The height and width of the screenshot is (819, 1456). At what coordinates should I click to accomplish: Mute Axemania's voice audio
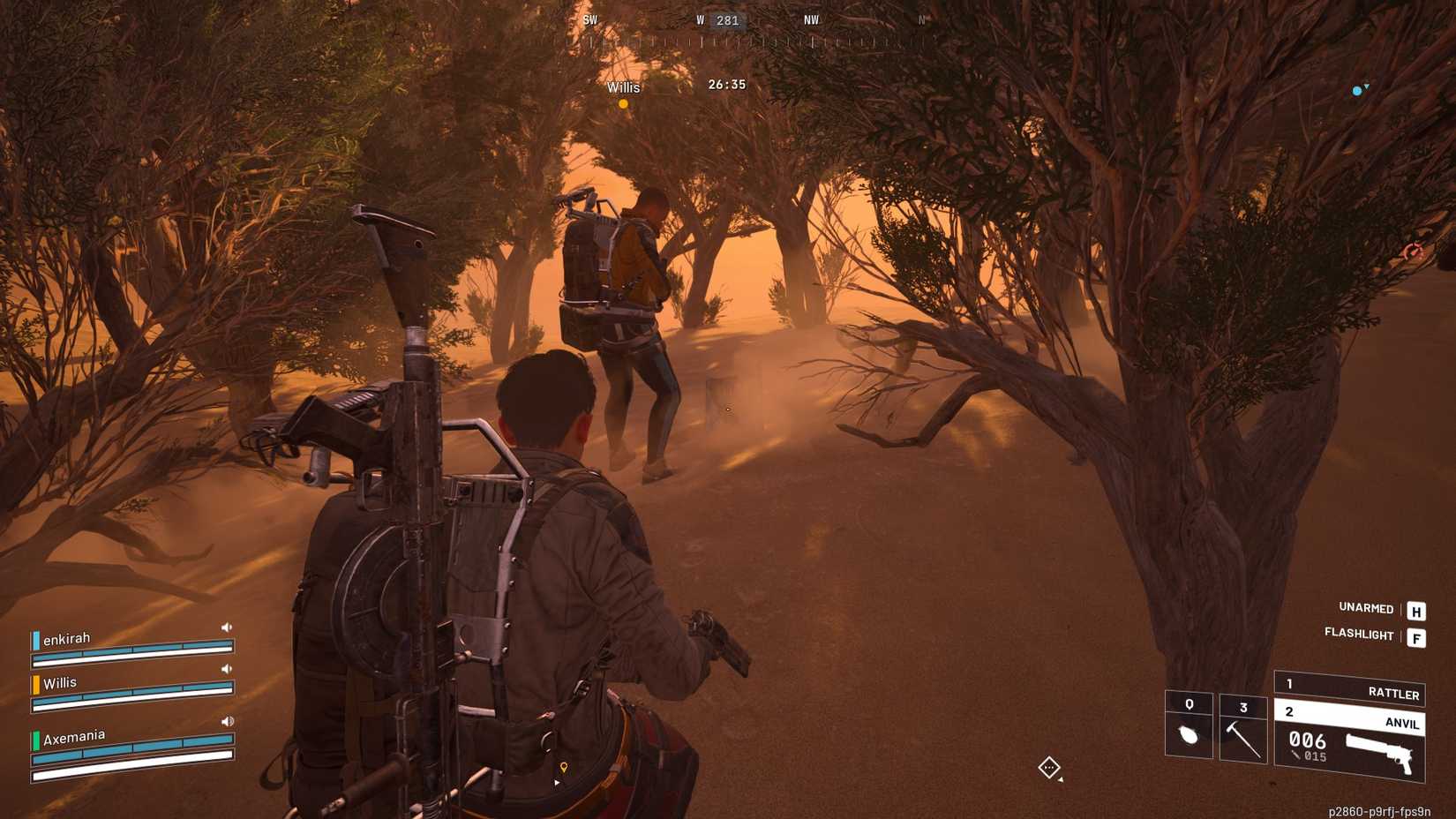tap(227, 720)
